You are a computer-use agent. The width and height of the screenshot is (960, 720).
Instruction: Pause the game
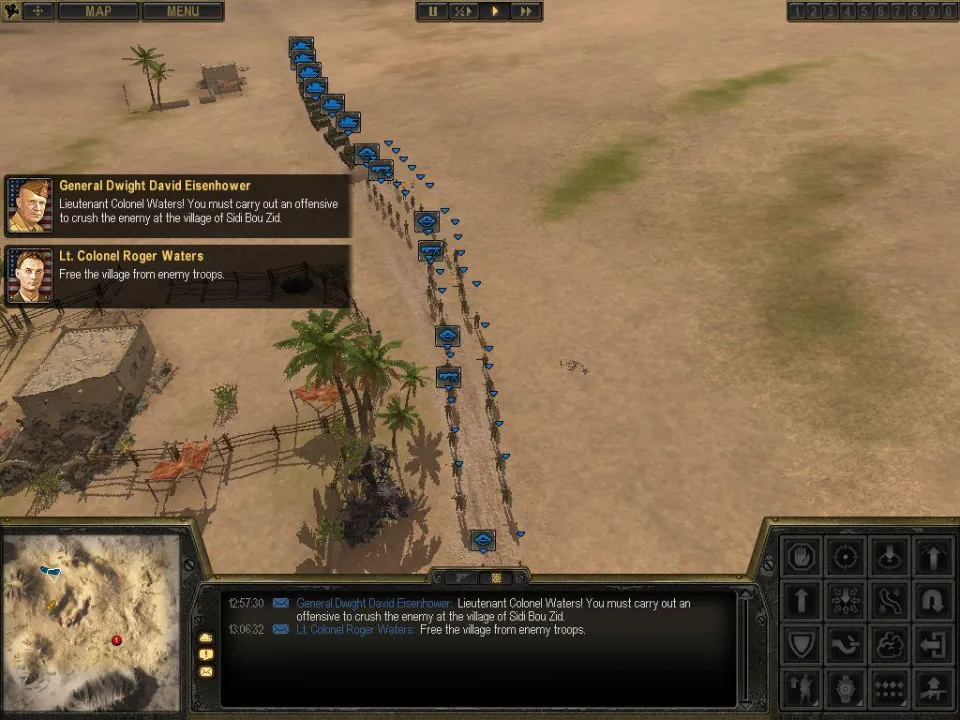[433, 11]
